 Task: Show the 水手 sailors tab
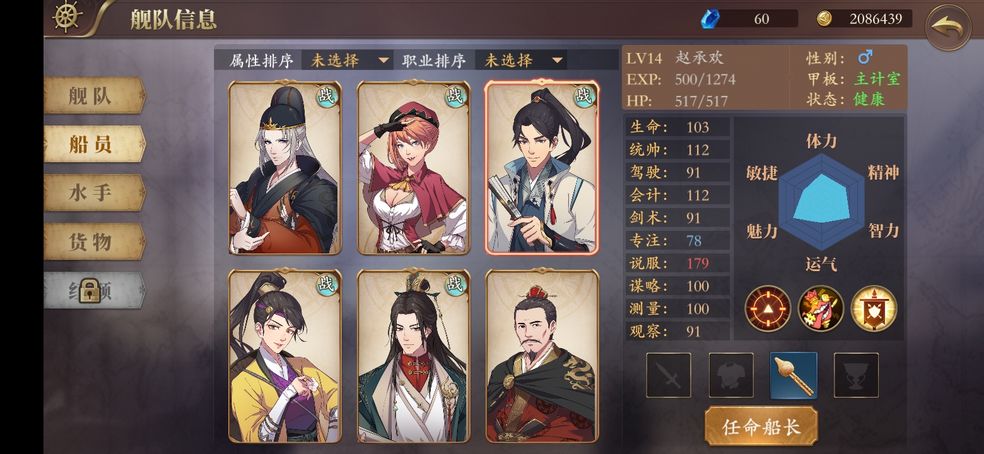click(94, 192)
